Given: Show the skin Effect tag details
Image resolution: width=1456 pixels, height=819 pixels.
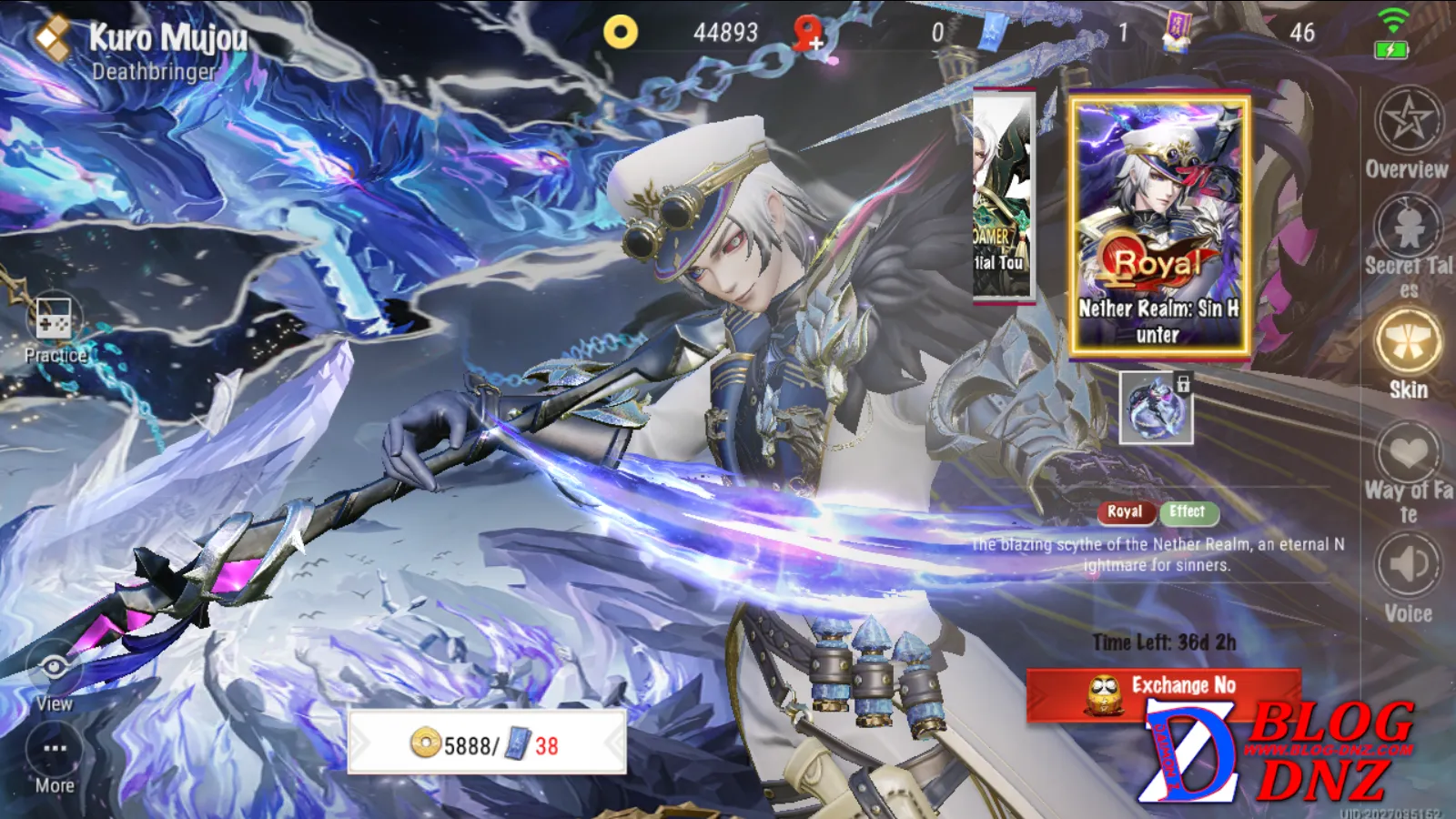Looking at the screenshot, I should (1188, 512).
